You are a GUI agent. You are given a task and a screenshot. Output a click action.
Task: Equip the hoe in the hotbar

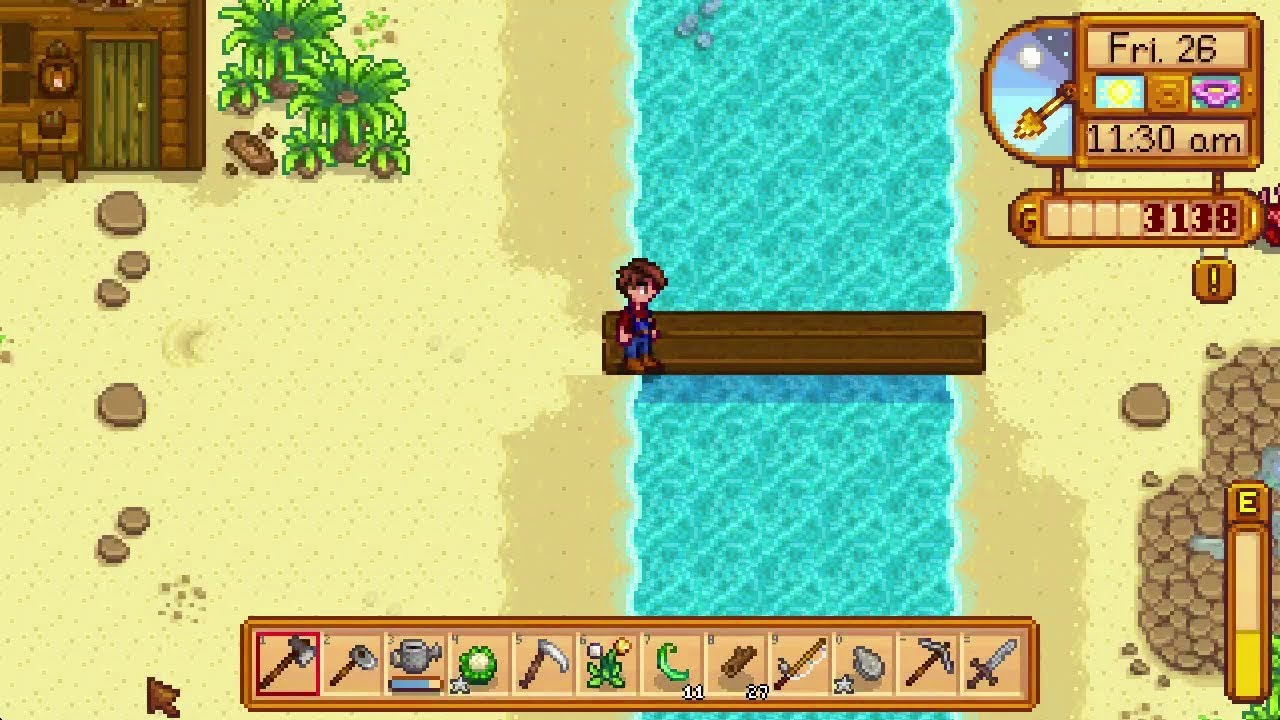352,663
